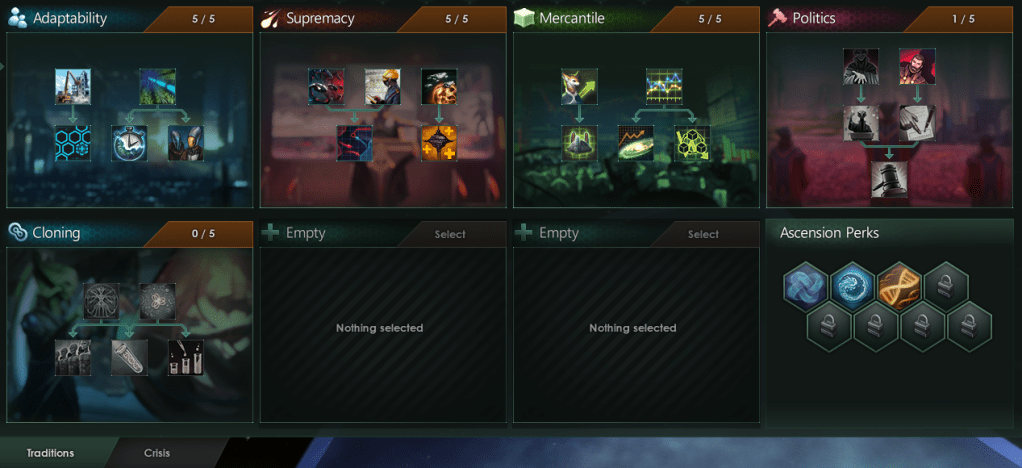Open the Traditions tab

click(50, 453)
